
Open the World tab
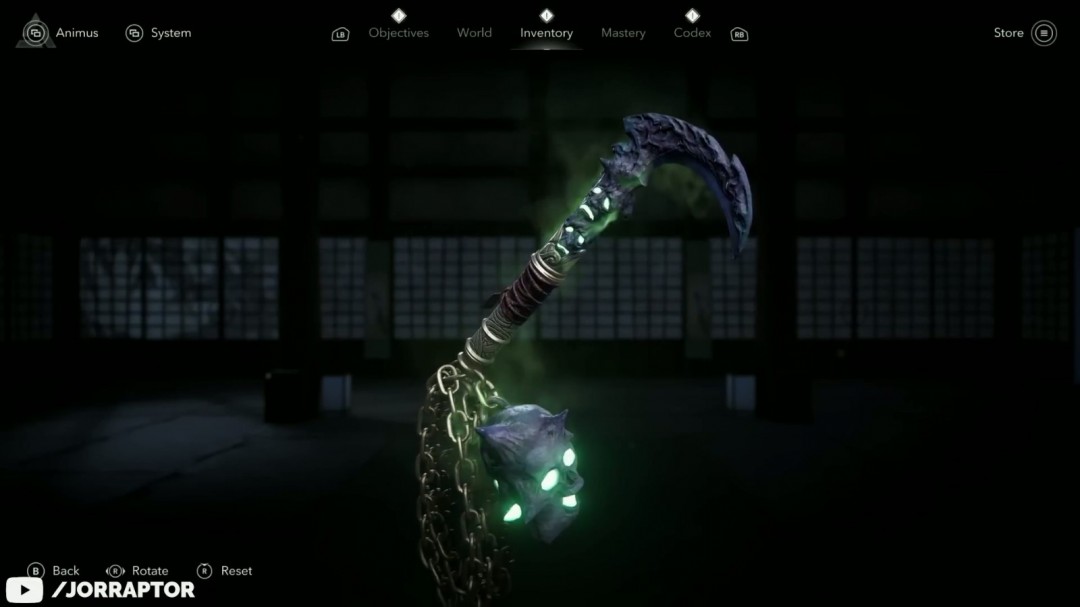click(474, 33)
